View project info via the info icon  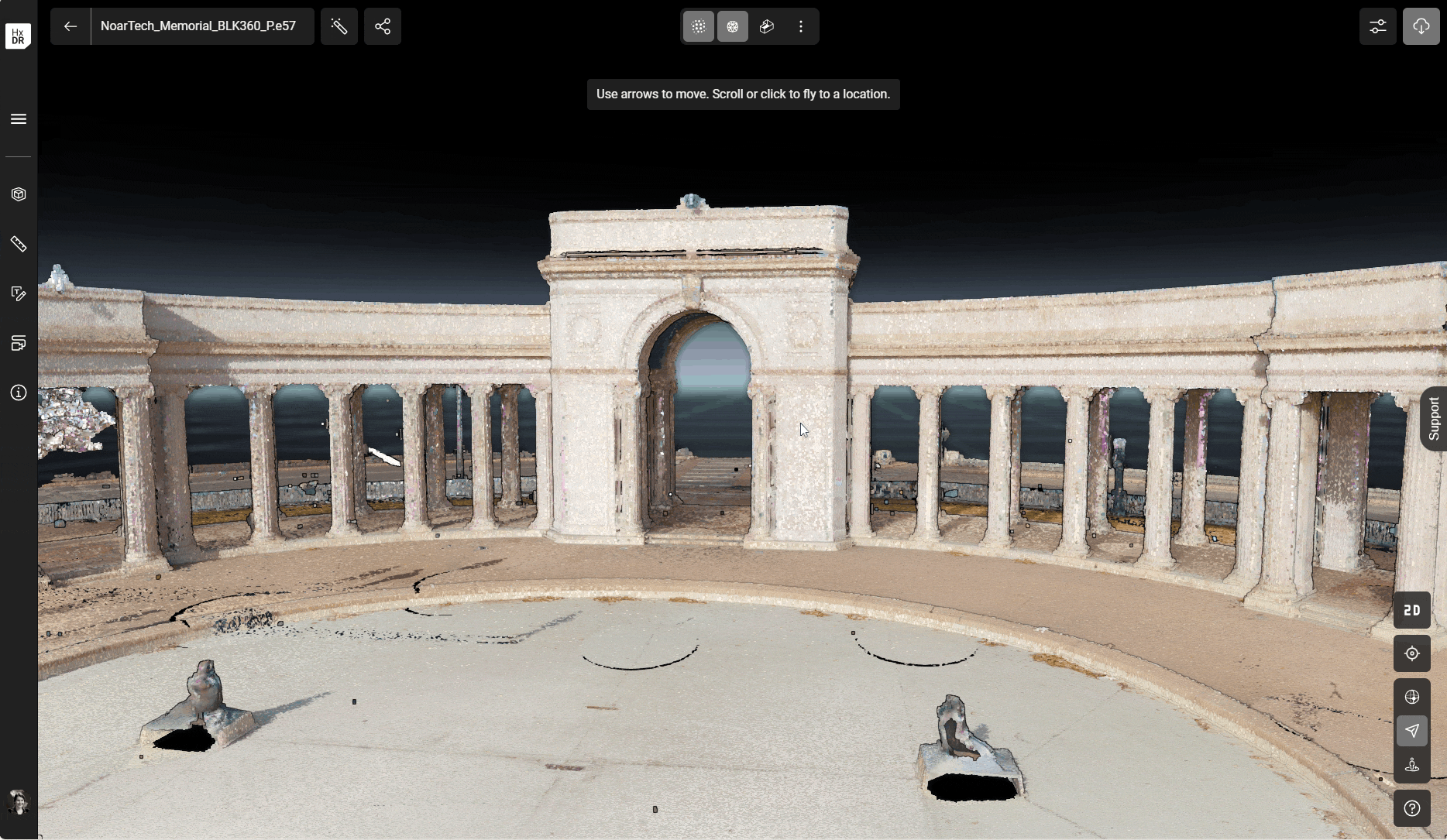[19, 393]
